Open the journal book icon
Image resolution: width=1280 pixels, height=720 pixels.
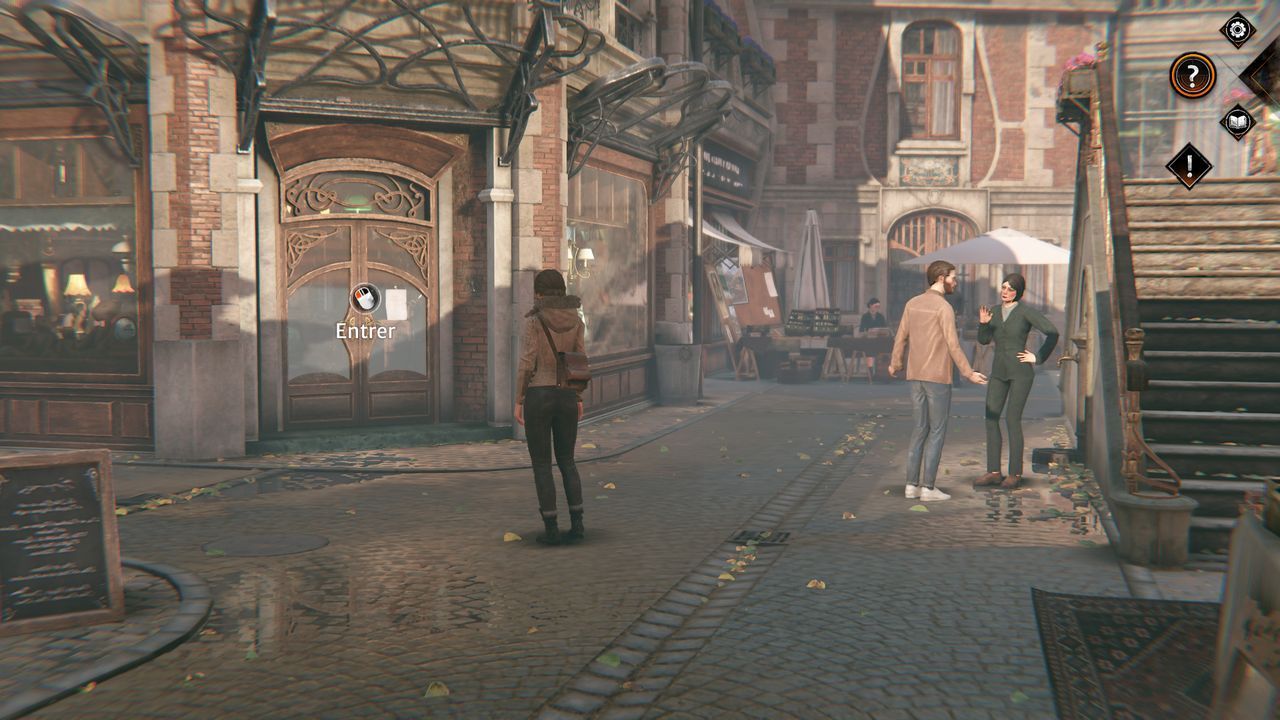click(1238, 122)
